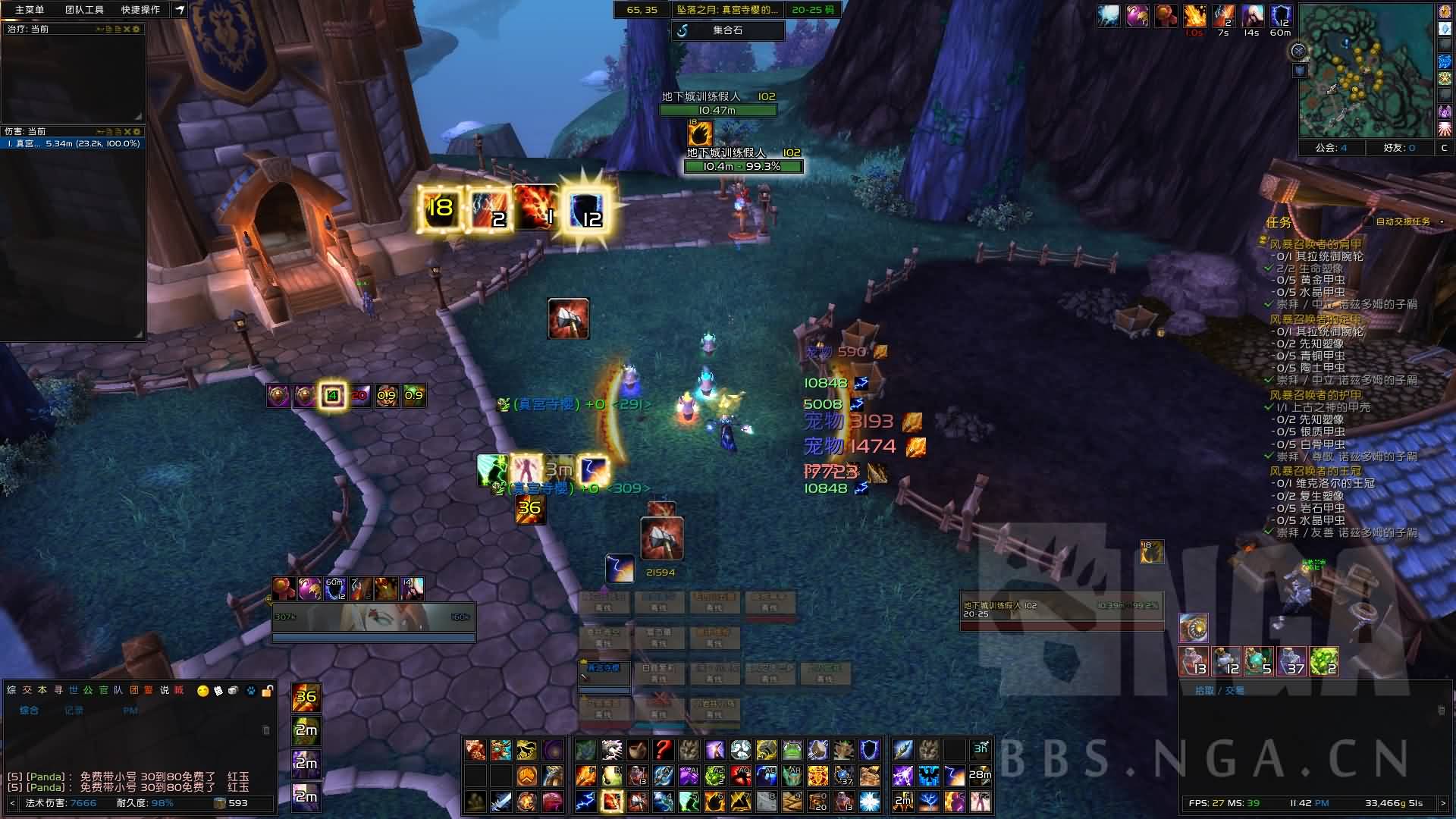Open the 团队工具 raid tools

(84, 10)
